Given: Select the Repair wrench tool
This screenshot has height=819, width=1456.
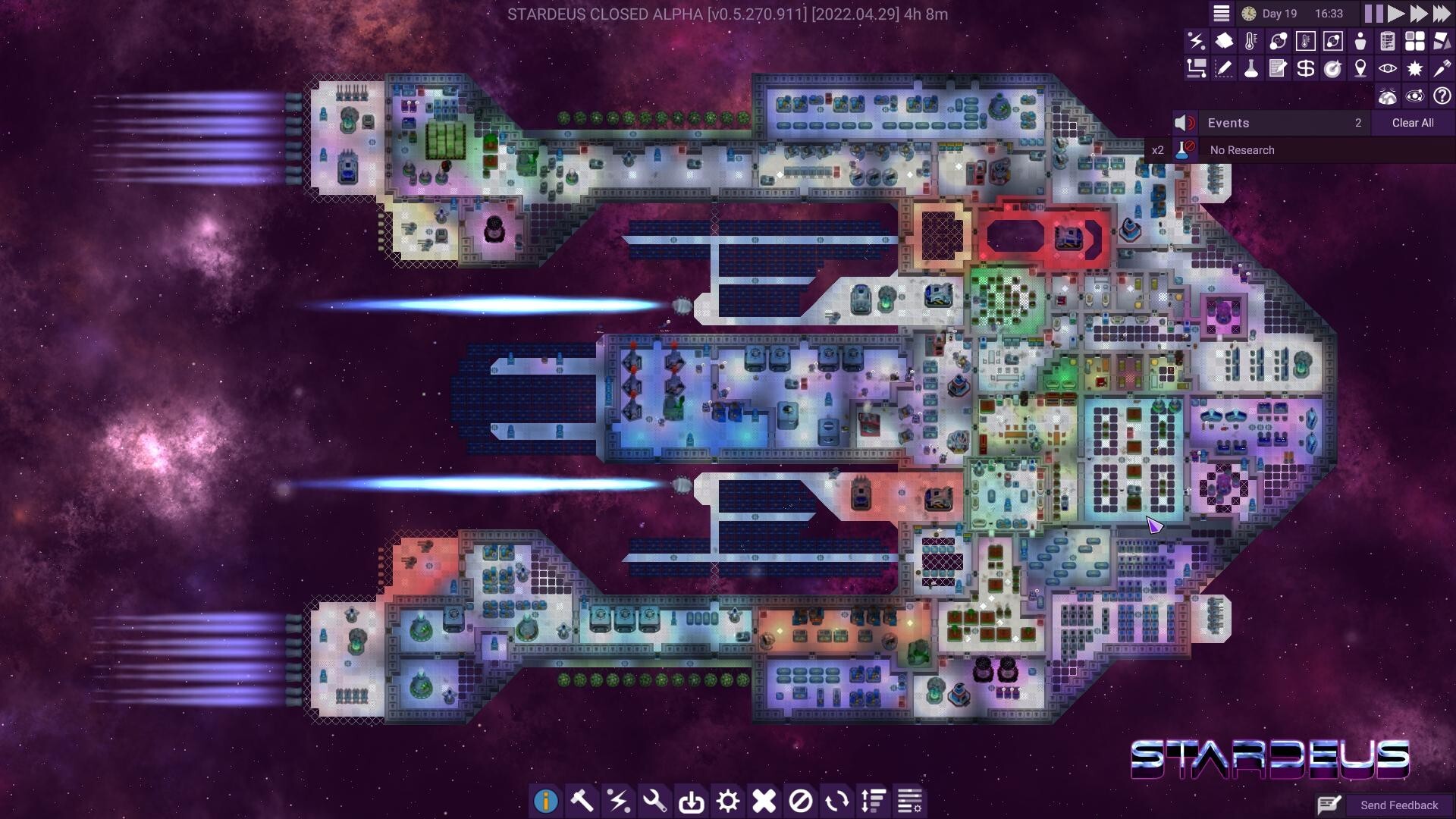Looking at the screenshot, I should (656, 800).
